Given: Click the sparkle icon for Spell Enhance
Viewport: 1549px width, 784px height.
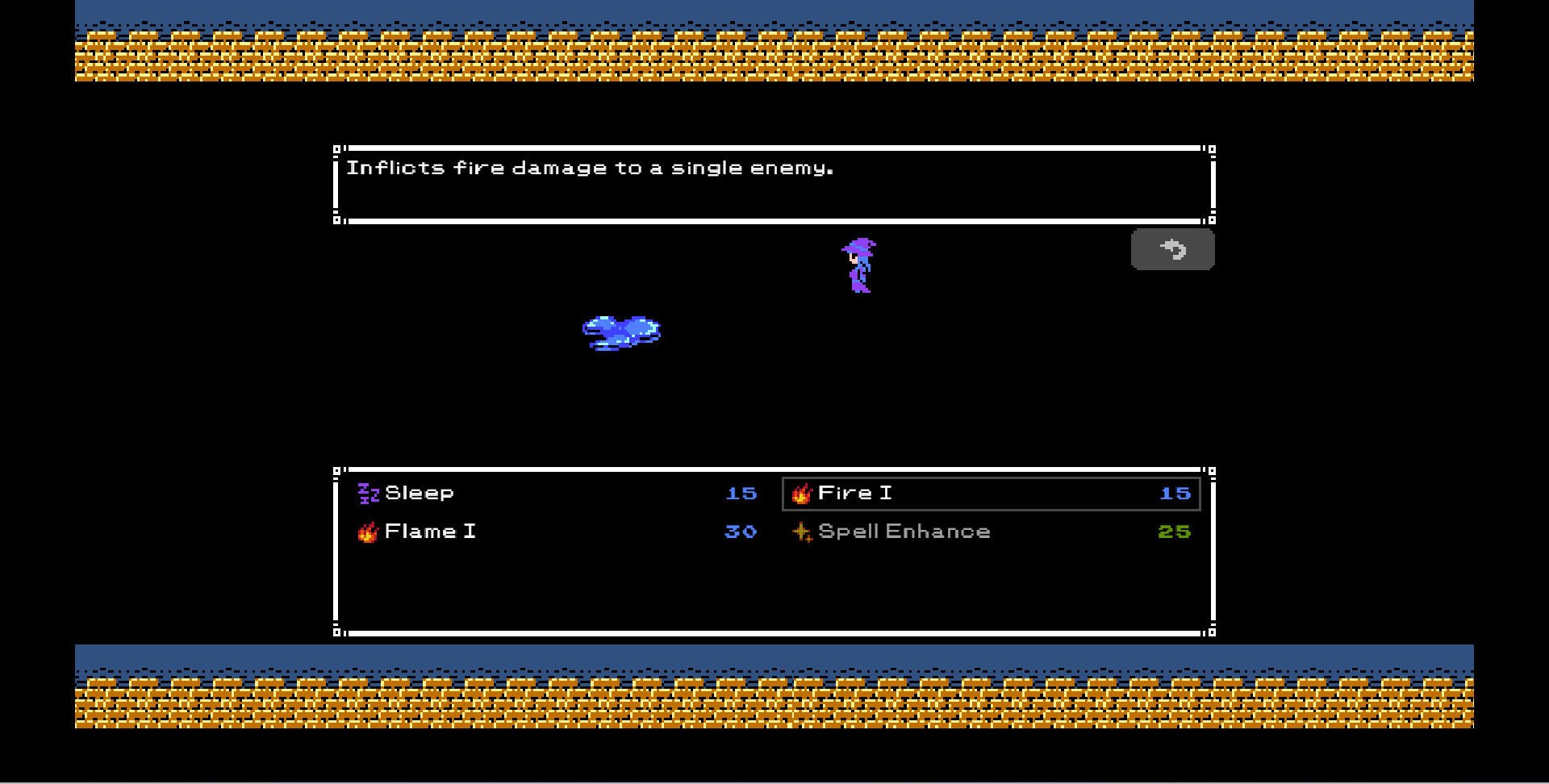Looking at the screenshot, I should pyautogui.click(x=801, y=532).
